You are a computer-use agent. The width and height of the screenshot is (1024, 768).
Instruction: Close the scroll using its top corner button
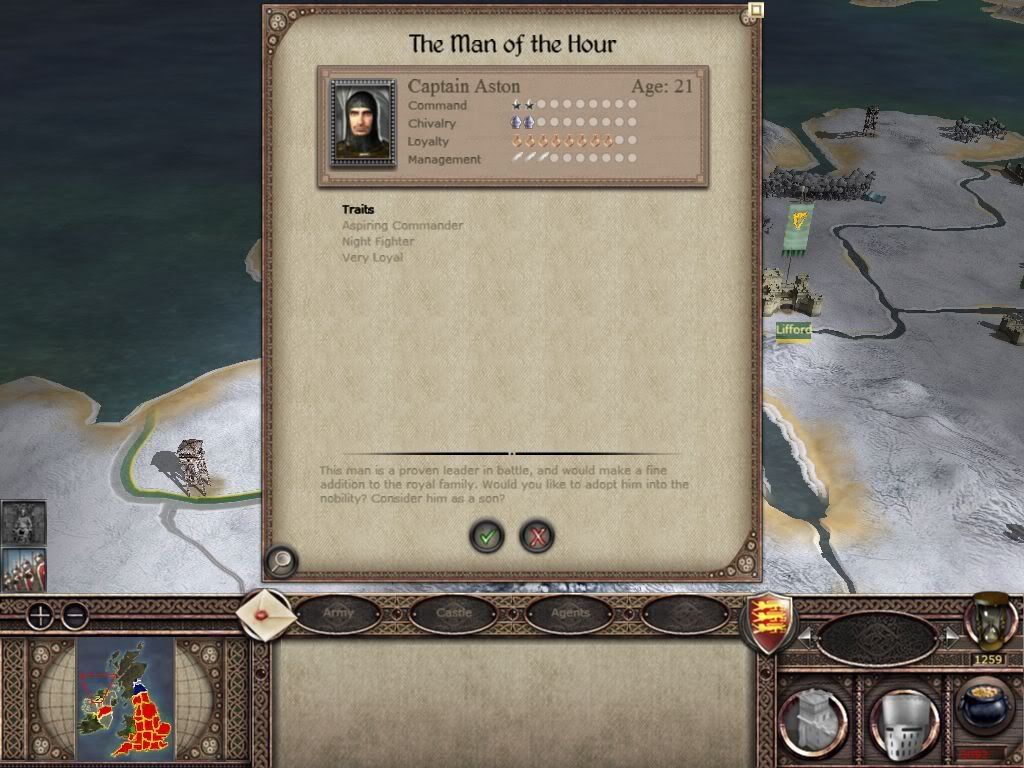pos(756,11)
